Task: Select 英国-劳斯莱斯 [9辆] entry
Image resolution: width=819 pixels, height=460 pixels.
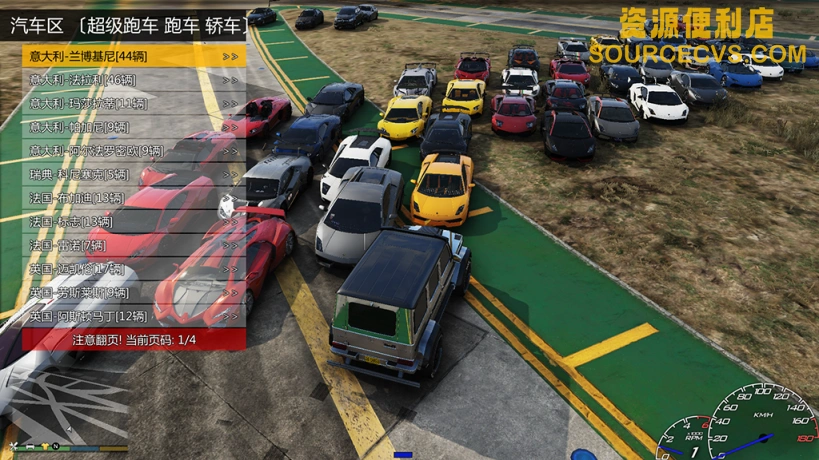Action: [133, 293]
